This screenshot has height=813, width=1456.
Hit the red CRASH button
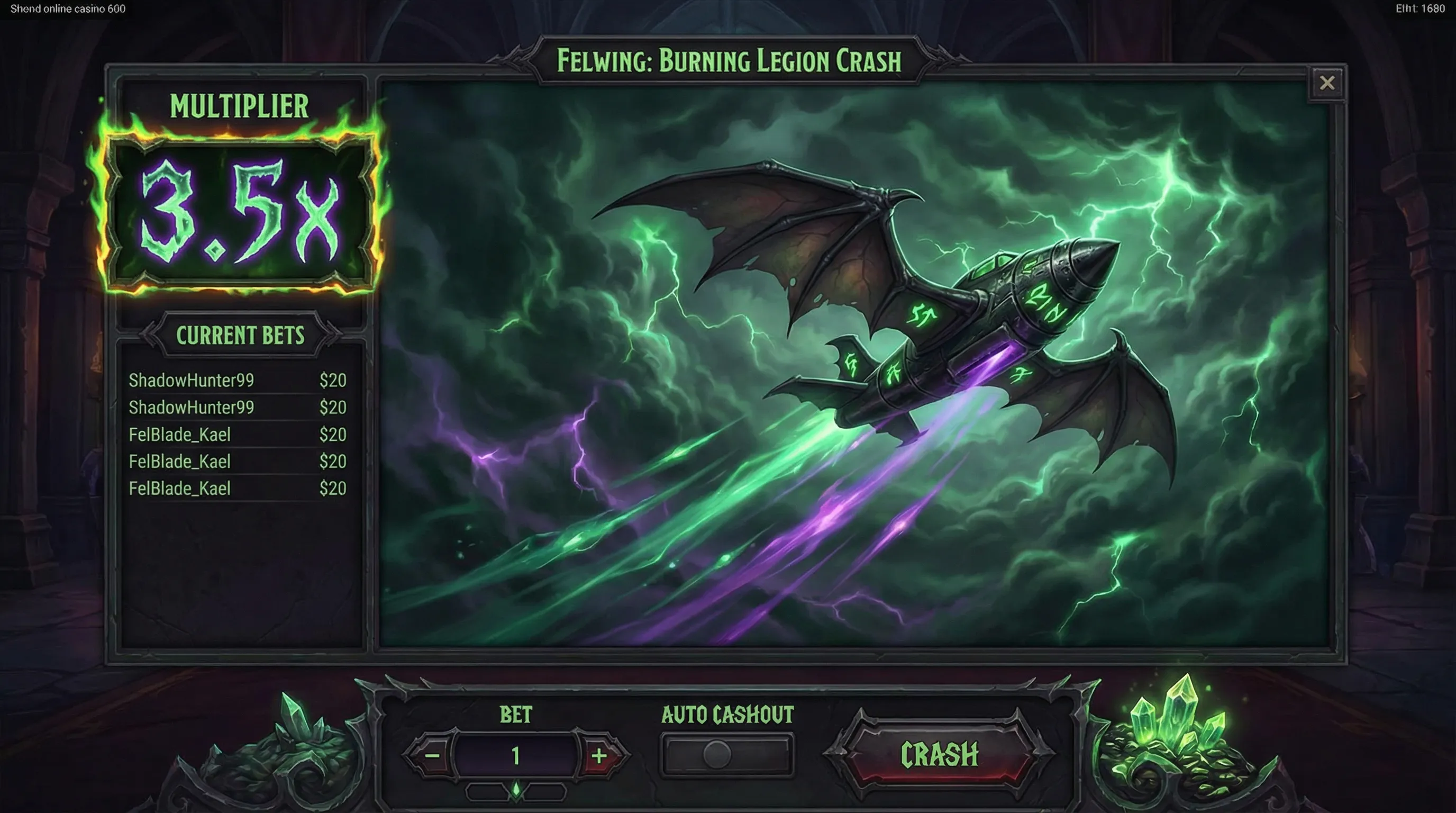tap(939, 754)
